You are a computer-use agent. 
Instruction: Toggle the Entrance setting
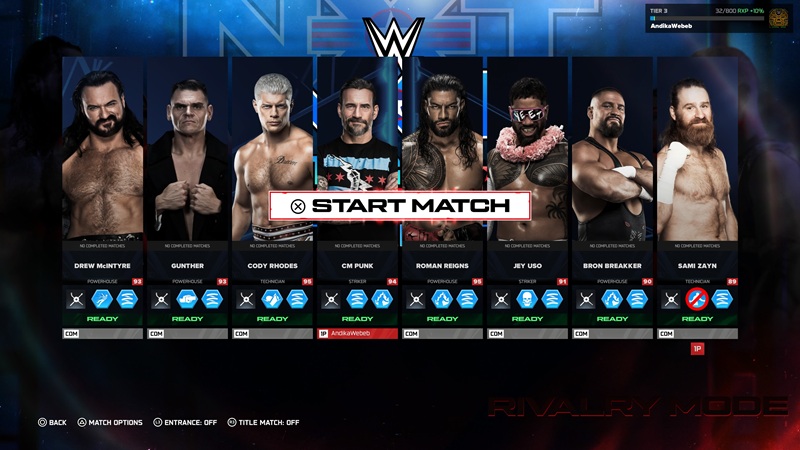pos(185,423)
